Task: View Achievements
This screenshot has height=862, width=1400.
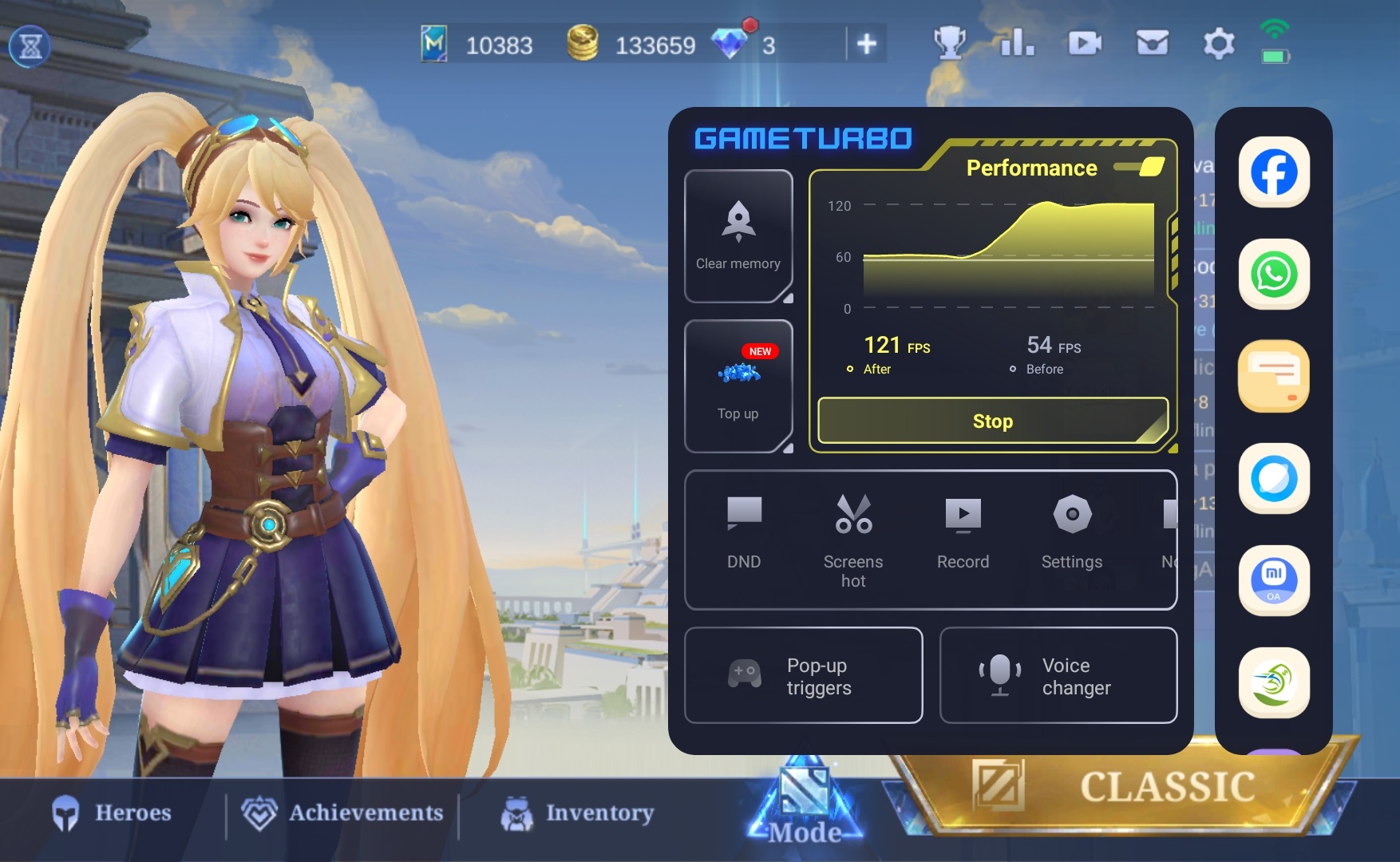Action: (x=343, y=813)
